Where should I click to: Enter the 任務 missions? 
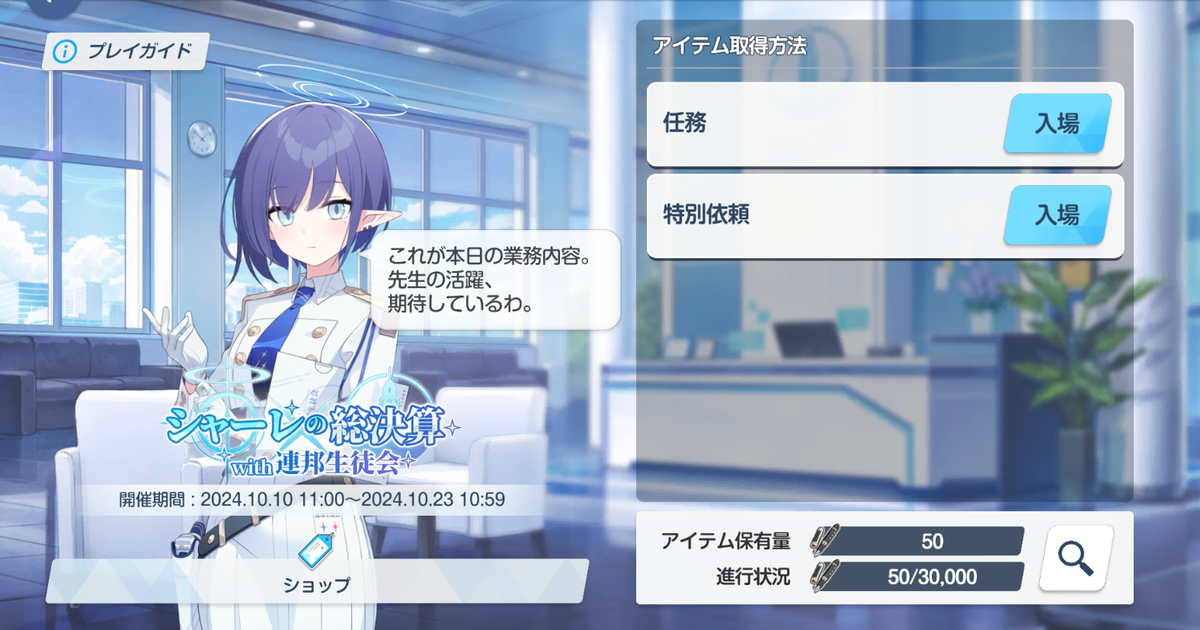coord(1057,123)
